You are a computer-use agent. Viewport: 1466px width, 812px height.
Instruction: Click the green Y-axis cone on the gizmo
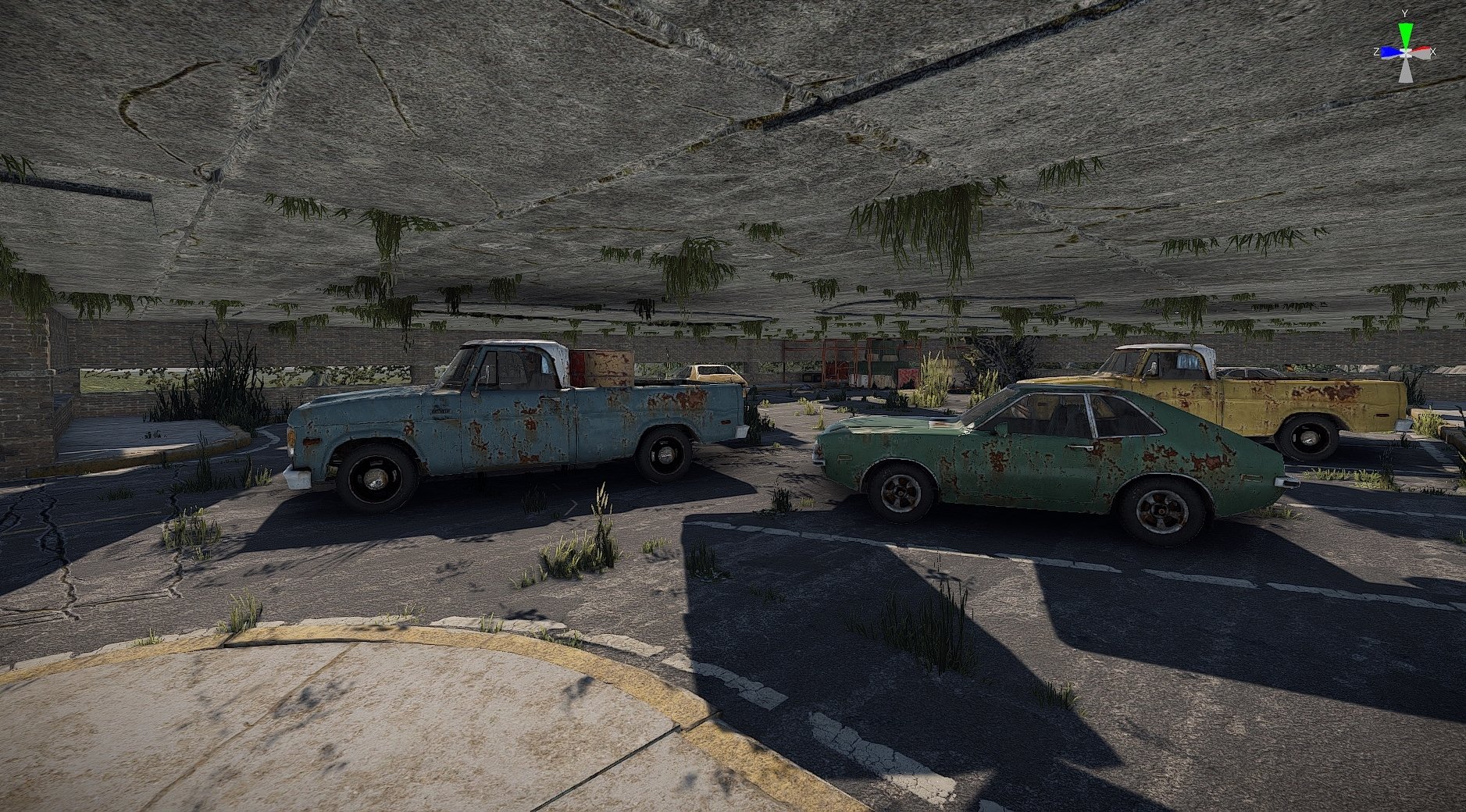point(1405,33)
